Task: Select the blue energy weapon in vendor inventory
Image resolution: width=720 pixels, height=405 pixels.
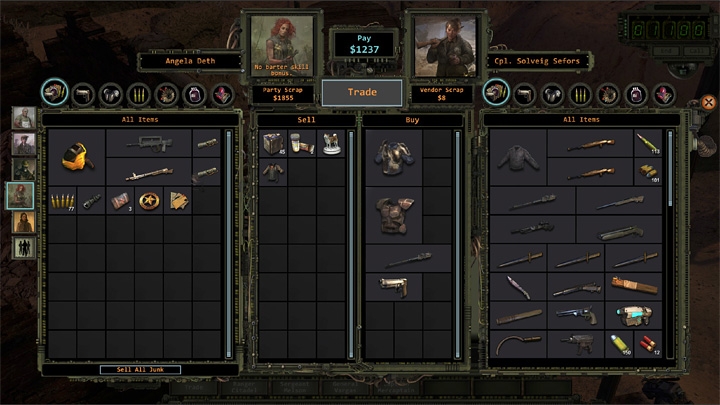Action: click(x=632, y=315)
